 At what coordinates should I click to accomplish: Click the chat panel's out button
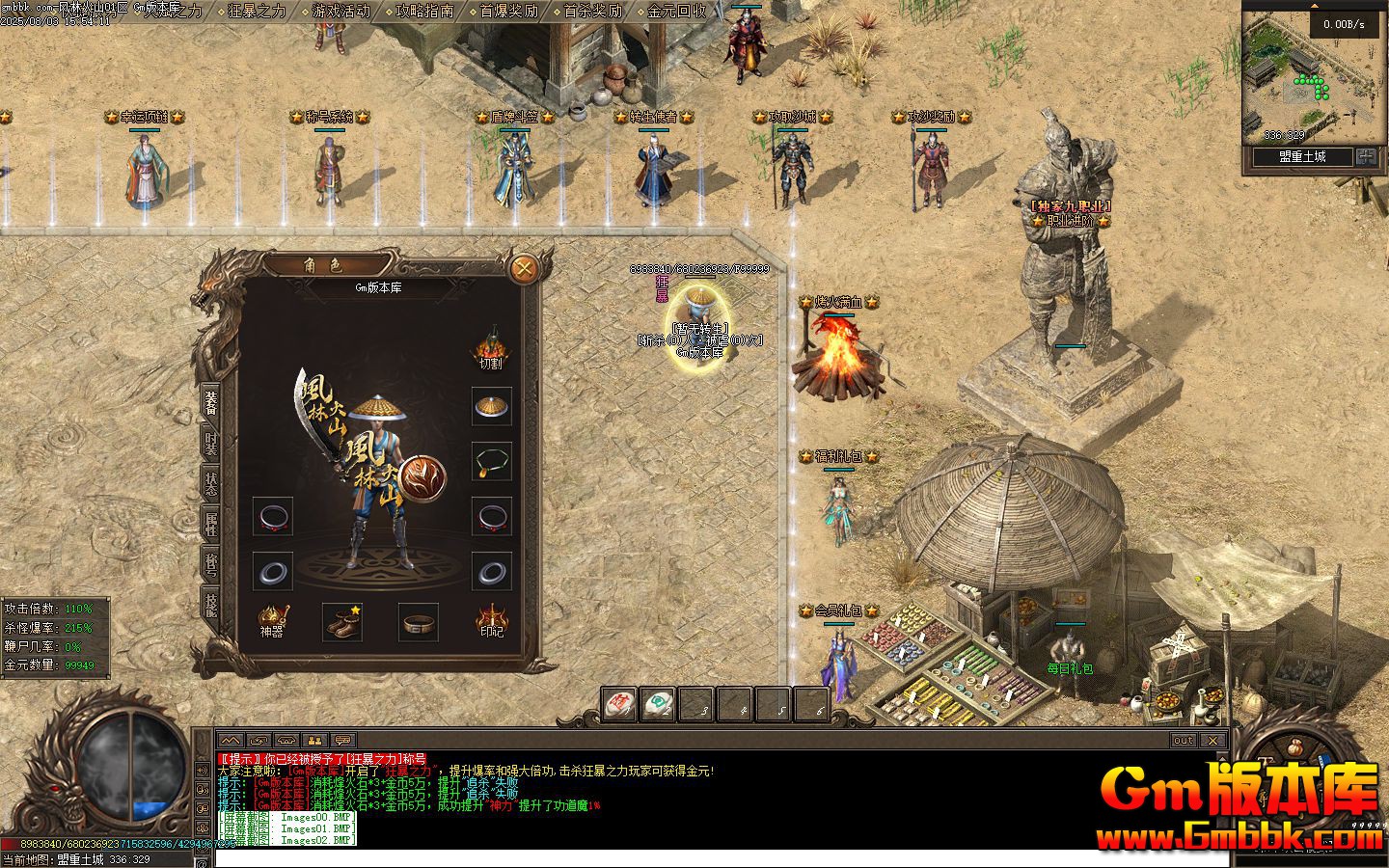[1183, 741]
